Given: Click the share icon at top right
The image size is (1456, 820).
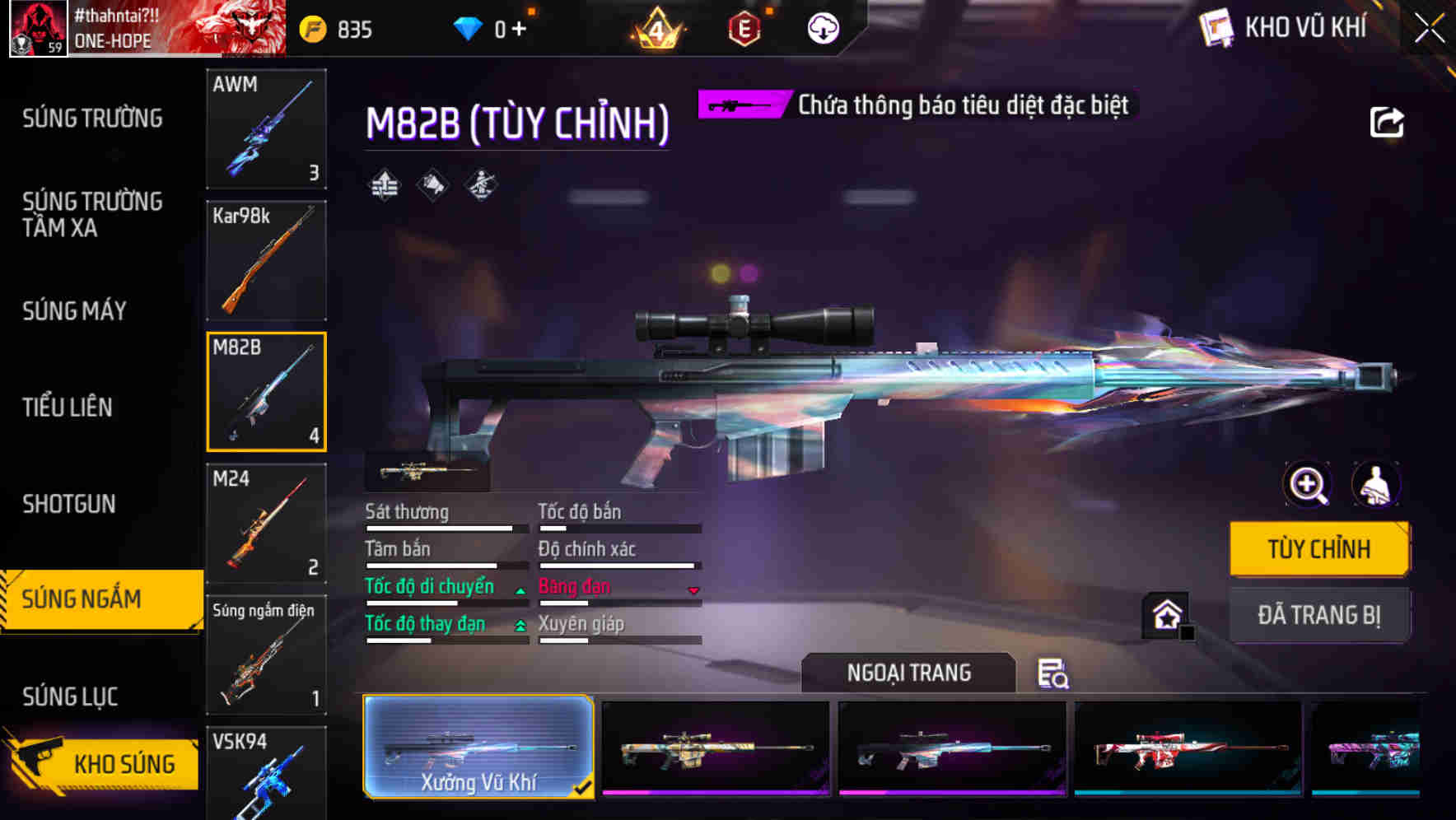Looking at the screenshot, I should click(x=1388, y=121).
